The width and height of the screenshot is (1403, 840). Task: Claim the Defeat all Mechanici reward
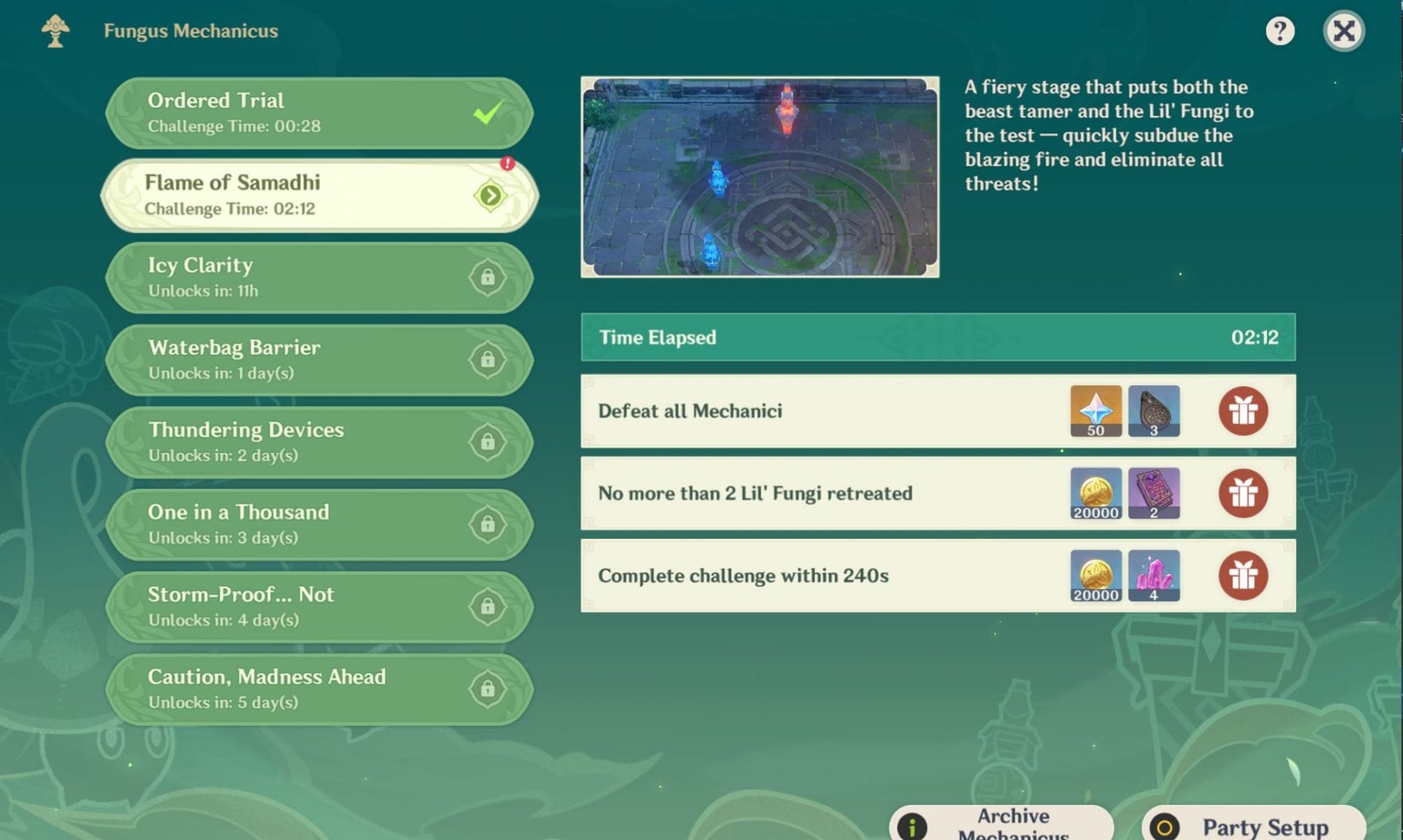pos(1242,411)
